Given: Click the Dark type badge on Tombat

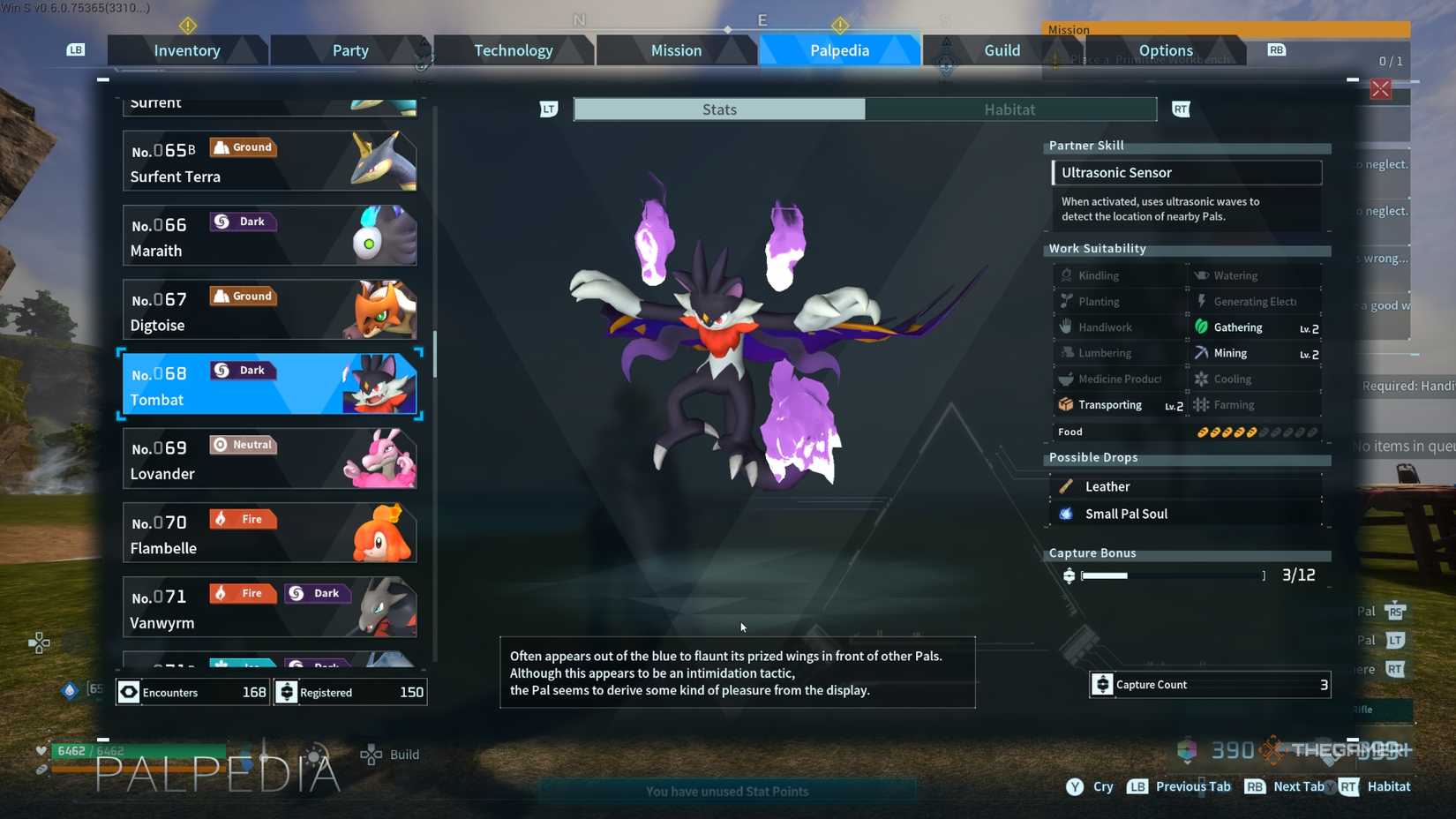Looking at the screenshot, I should click(x=243, y=370).
